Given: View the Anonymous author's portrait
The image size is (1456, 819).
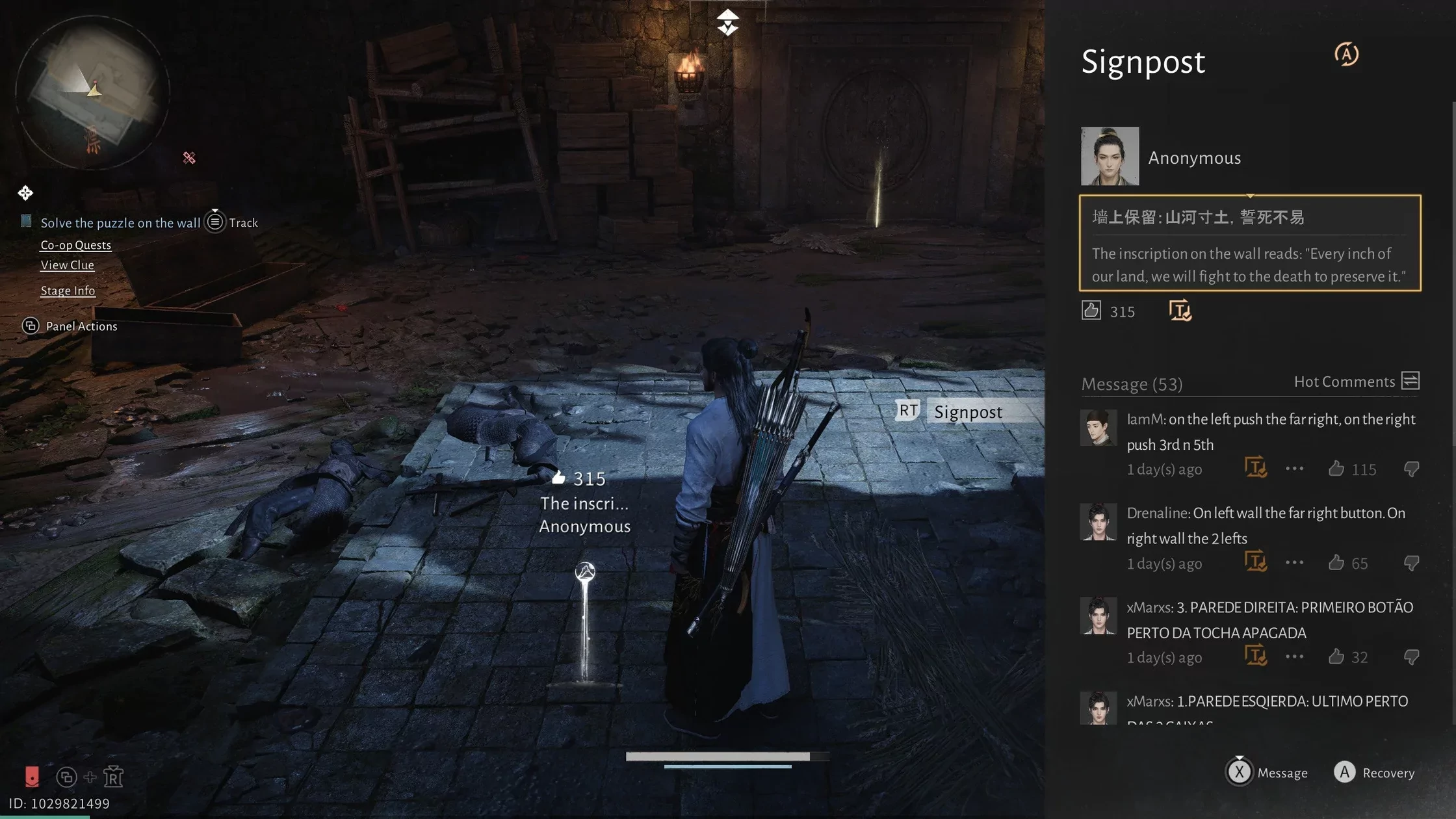Looking at the screenshot, I should 1110,156.
